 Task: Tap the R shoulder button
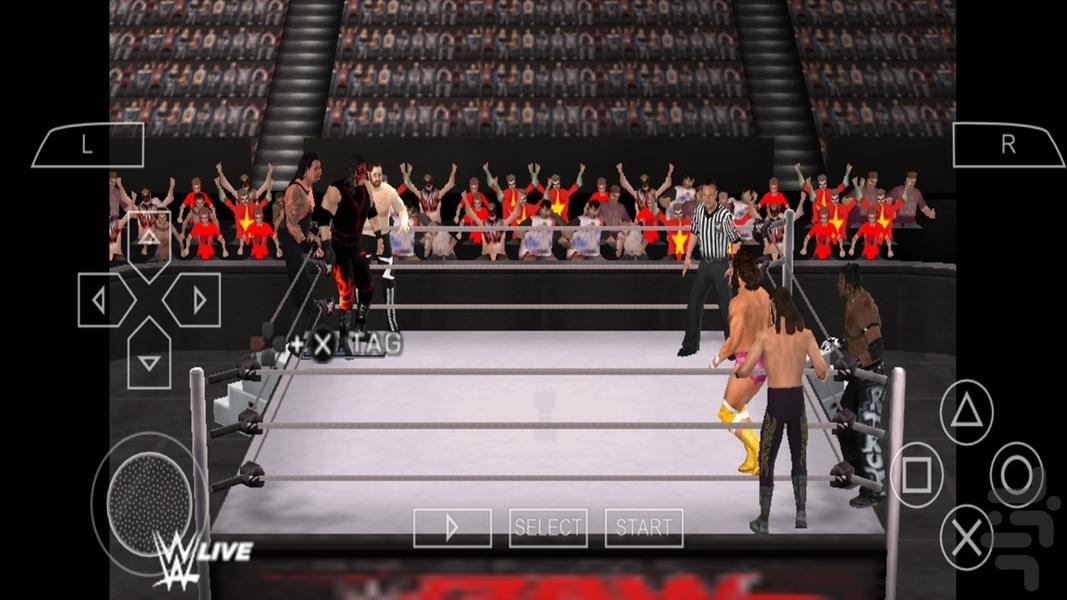1007,145
